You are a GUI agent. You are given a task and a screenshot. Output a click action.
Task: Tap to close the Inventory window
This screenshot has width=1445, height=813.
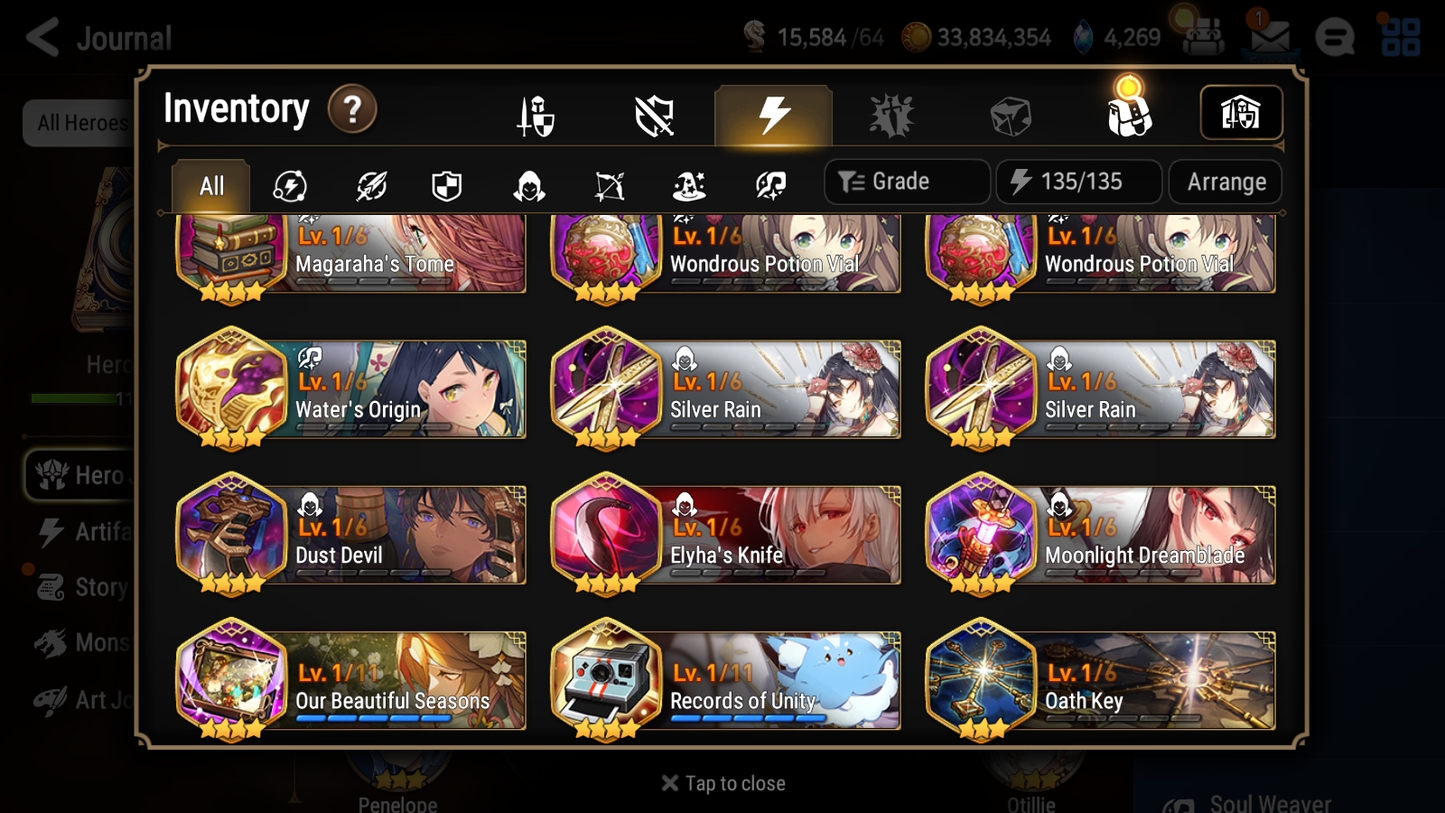tap(722, 783)
